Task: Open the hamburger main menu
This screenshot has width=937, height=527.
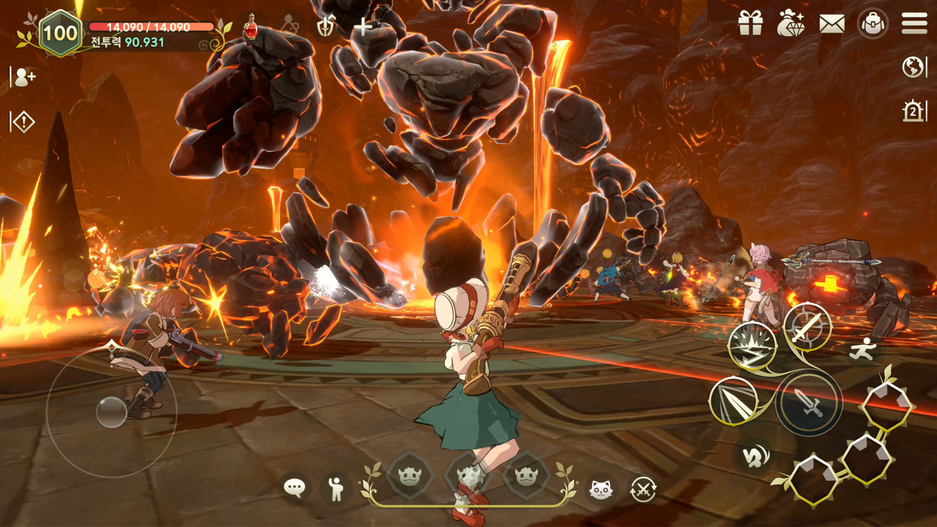Action: click(x=914, y=24)
